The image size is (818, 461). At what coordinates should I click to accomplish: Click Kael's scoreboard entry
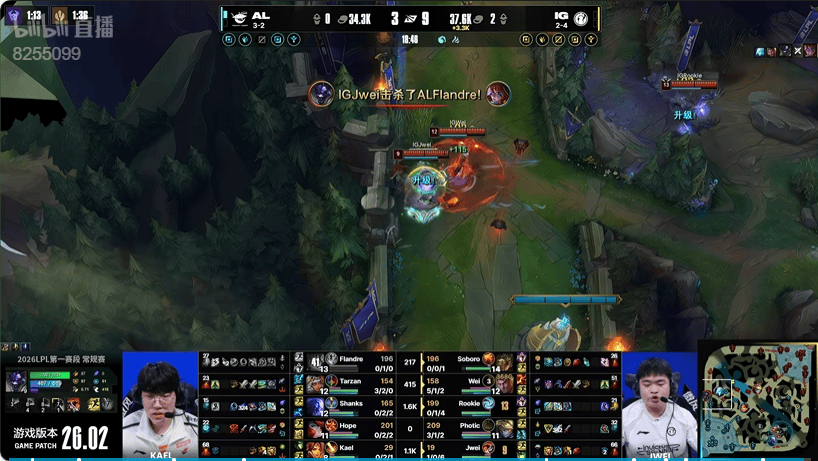[x=351, y=449]
